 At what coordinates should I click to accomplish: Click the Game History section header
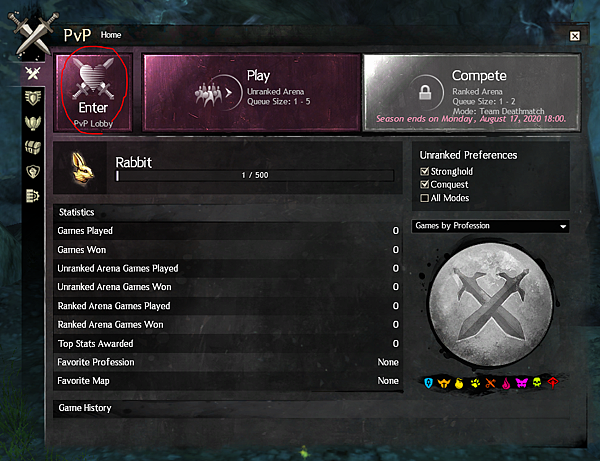tap(85, 408)
